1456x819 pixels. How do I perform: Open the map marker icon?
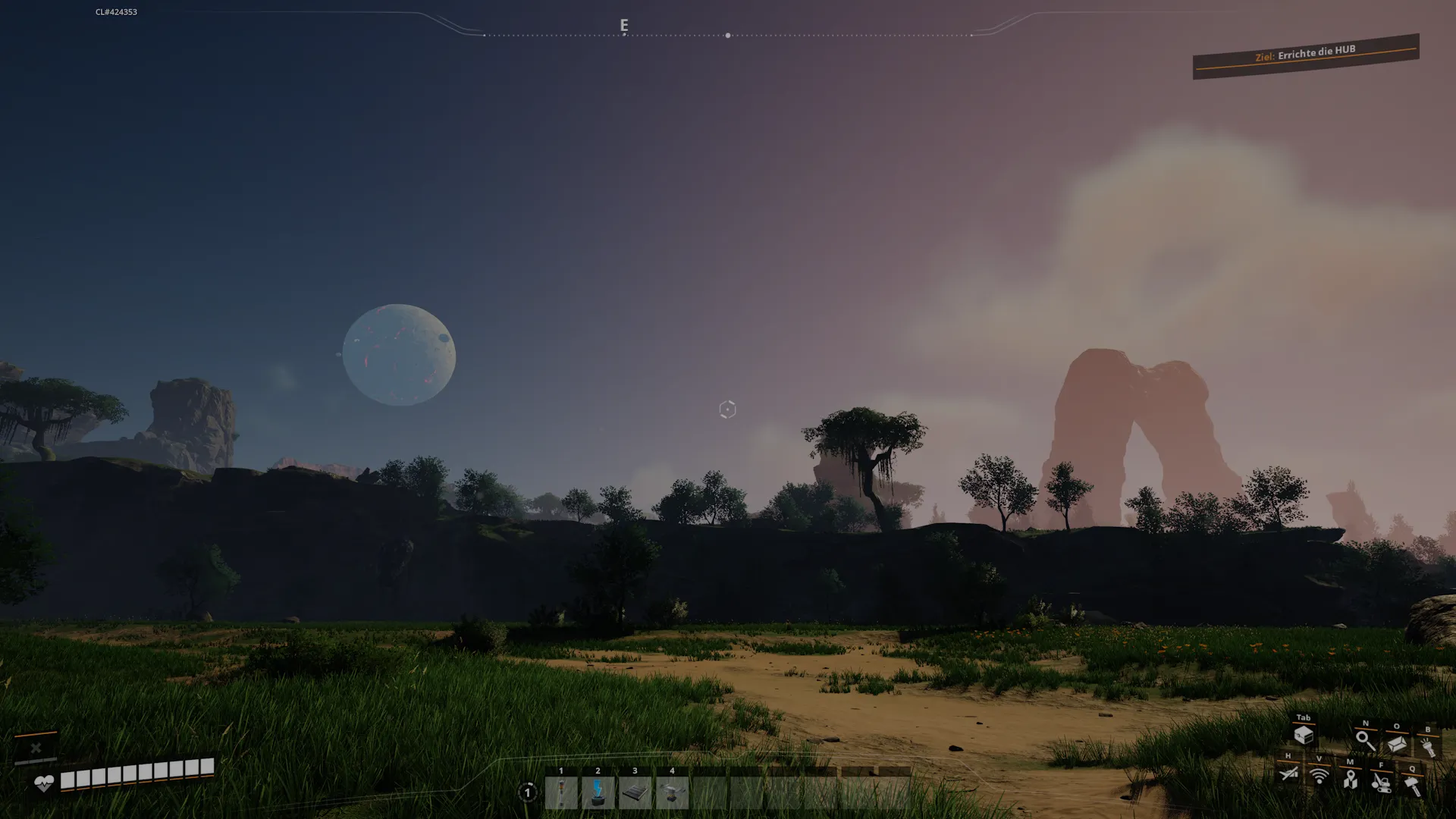click(1350, 779)
